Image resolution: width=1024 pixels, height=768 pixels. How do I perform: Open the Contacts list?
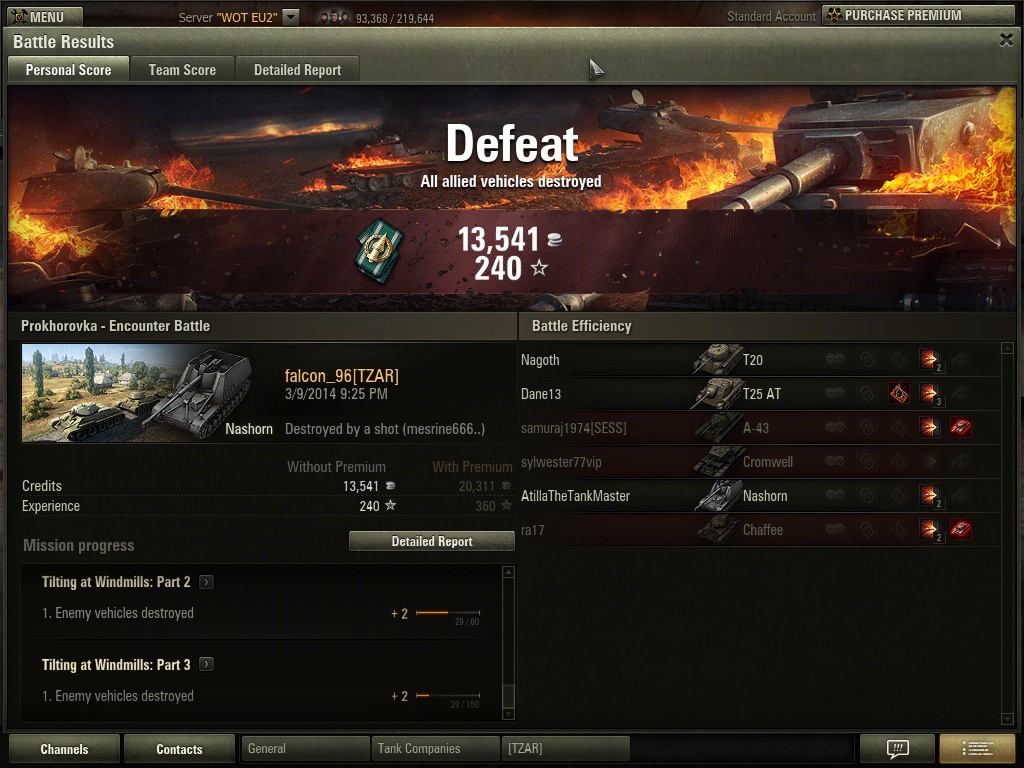pos(179,749)
